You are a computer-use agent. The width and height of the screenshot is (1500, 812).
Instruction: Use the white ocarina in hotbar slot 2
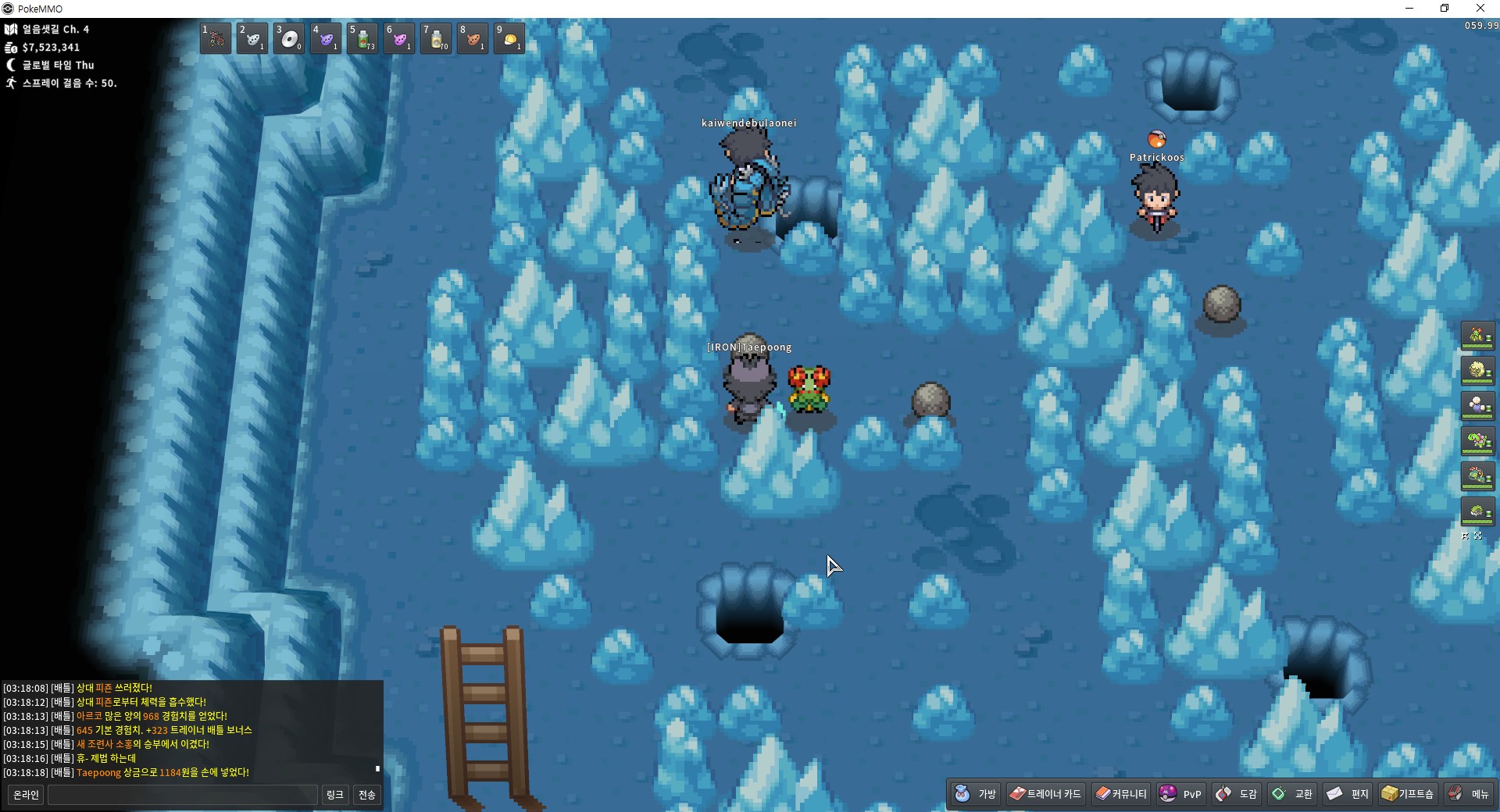point(252,38)
